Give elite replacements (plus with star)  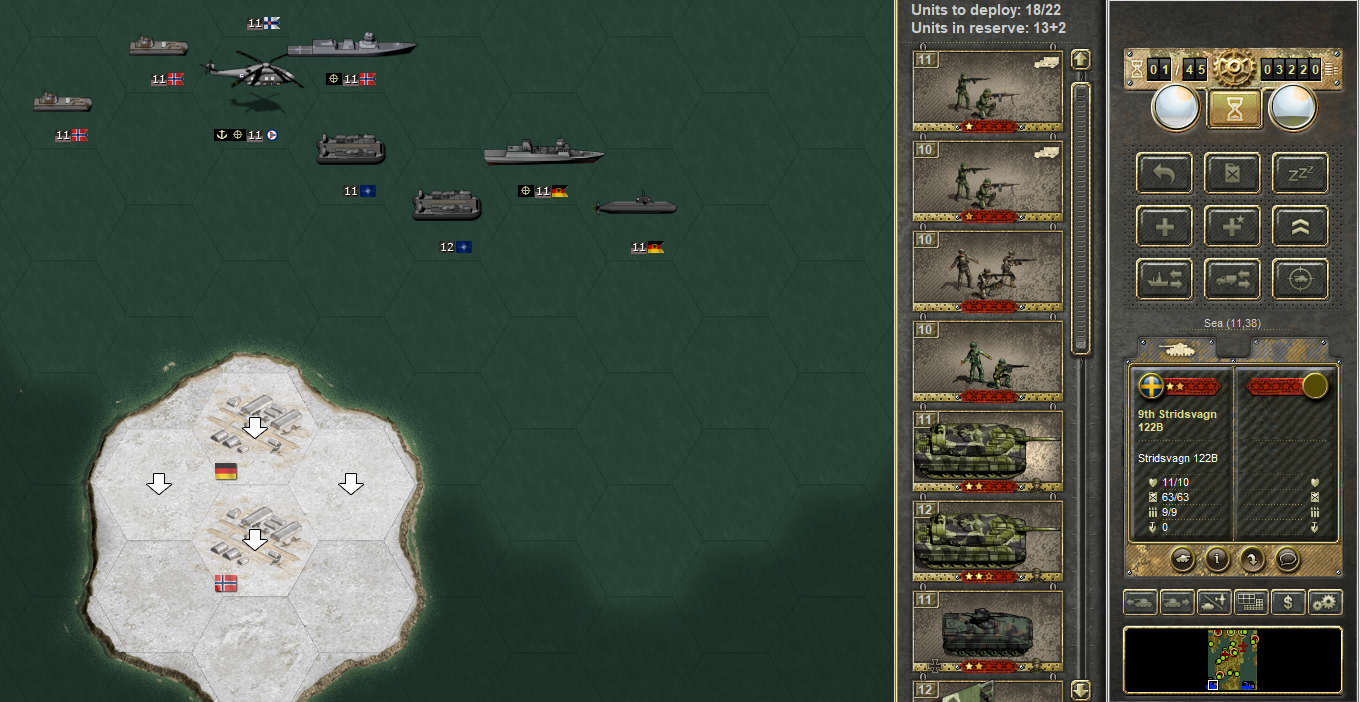pyautogui.click(x=1232, y=226)
